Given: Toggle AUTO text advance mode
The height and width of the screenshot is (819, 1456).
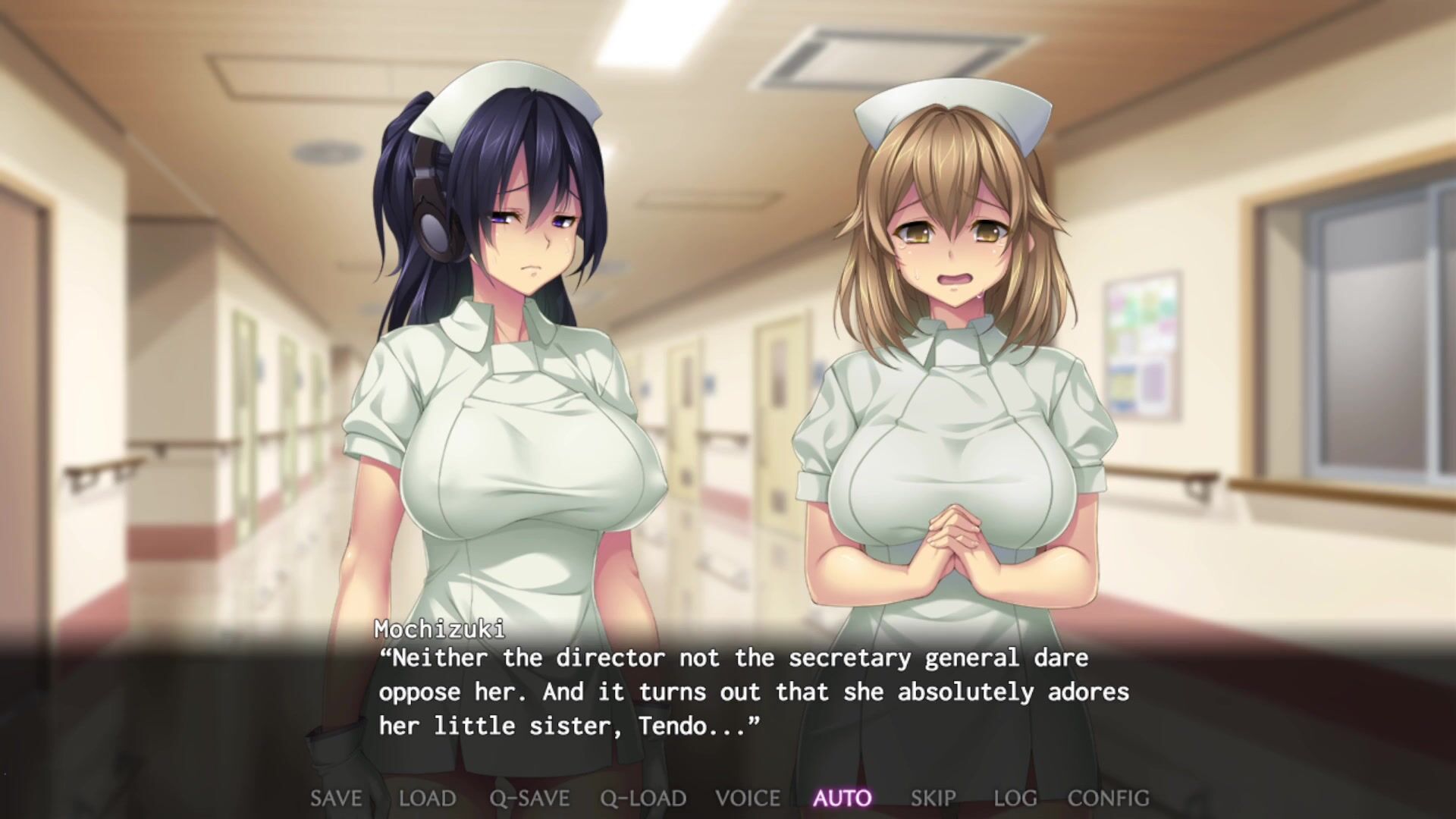Looking at the screenshot, I should (x=843, y=799).
